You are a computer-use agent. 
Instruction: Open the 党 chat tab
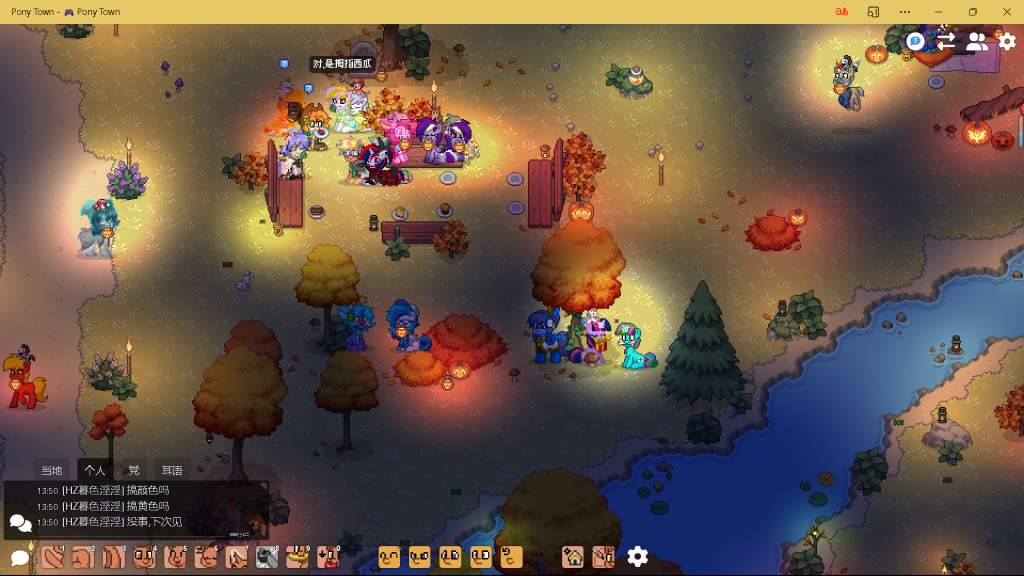point(134,470)
